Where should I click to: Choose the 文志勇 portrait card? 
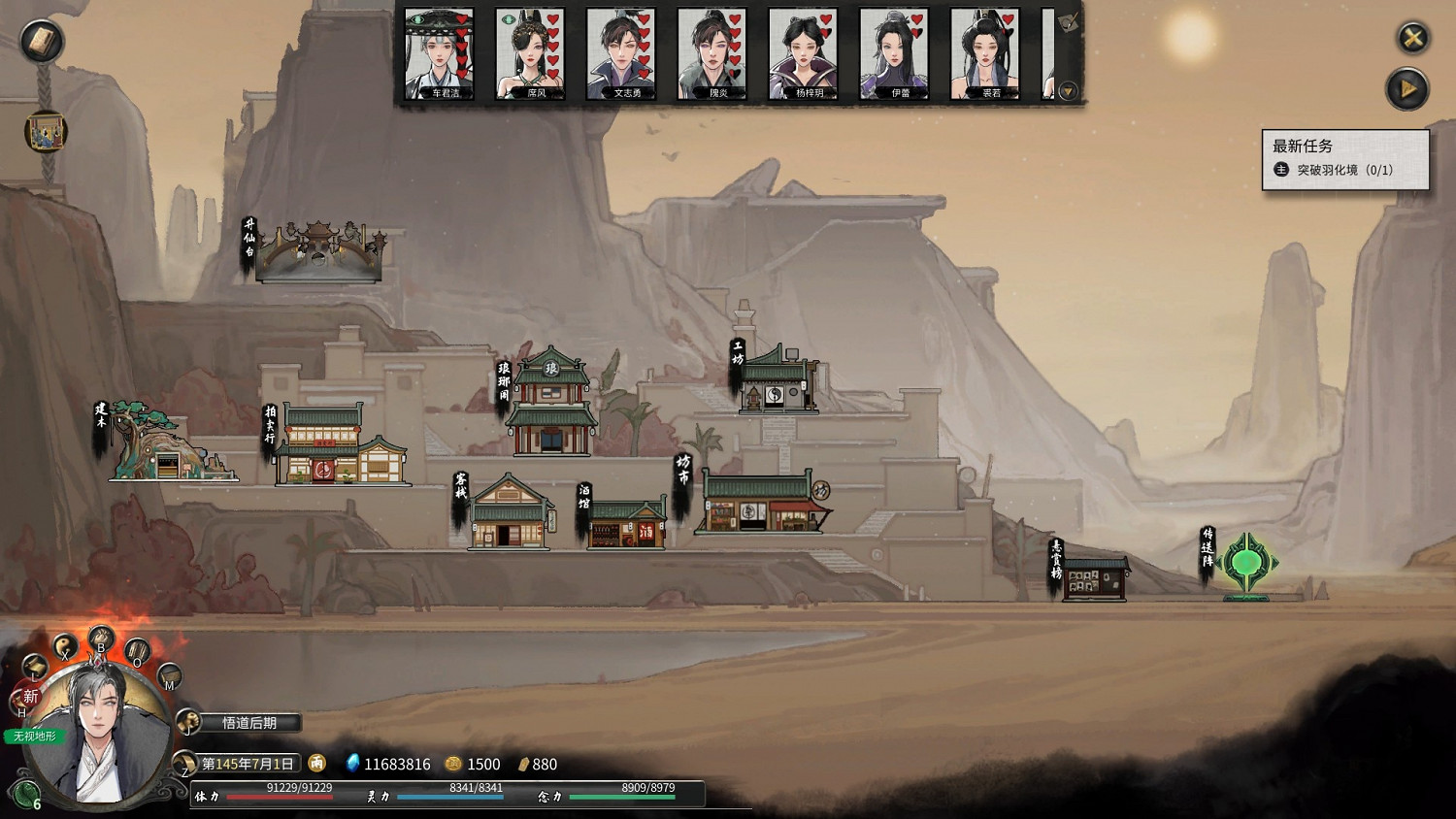click(x=621, y=53)
